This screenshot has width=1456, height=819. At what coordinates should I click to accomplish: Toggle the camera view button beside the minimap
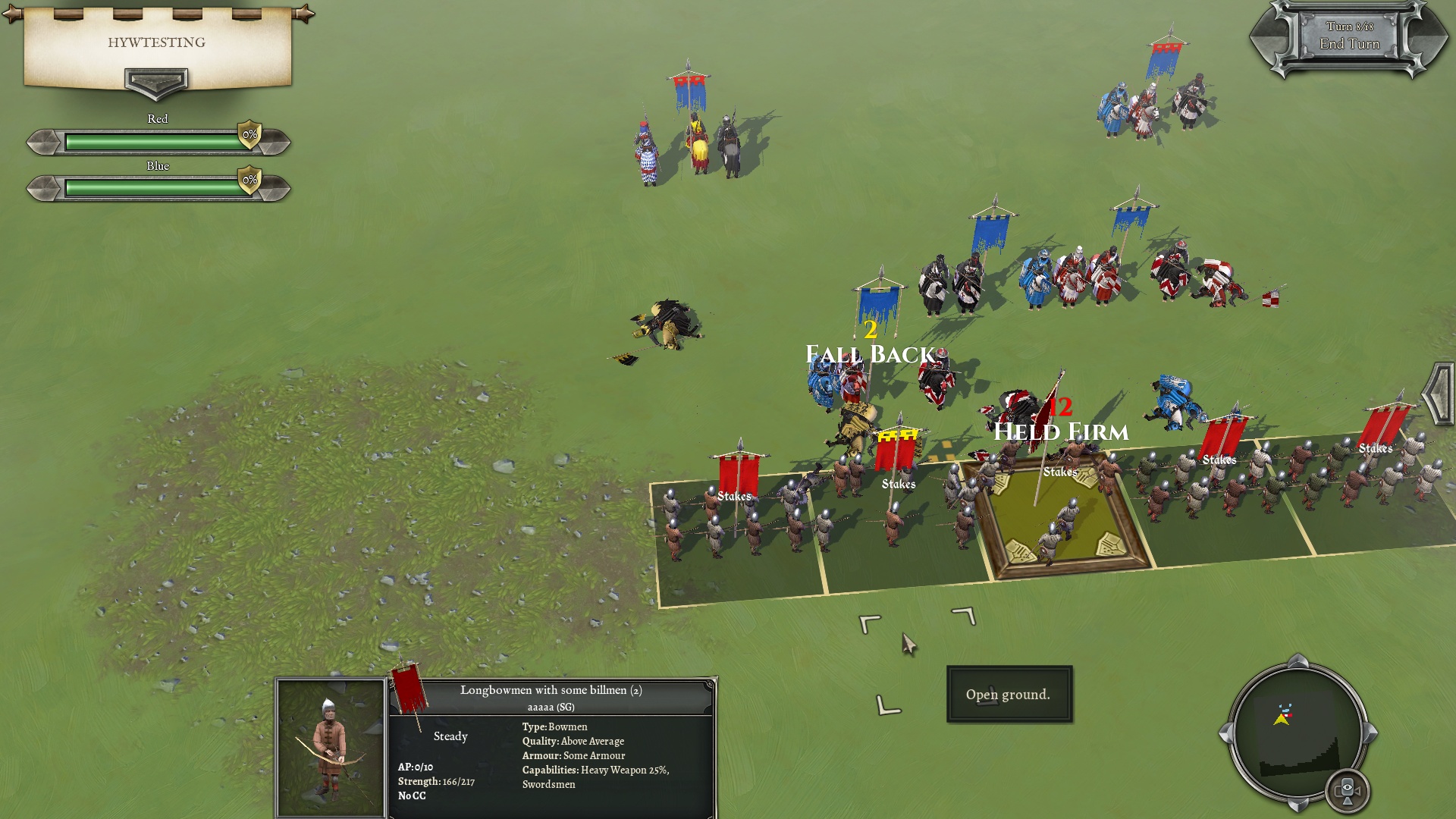[1348, 790]
